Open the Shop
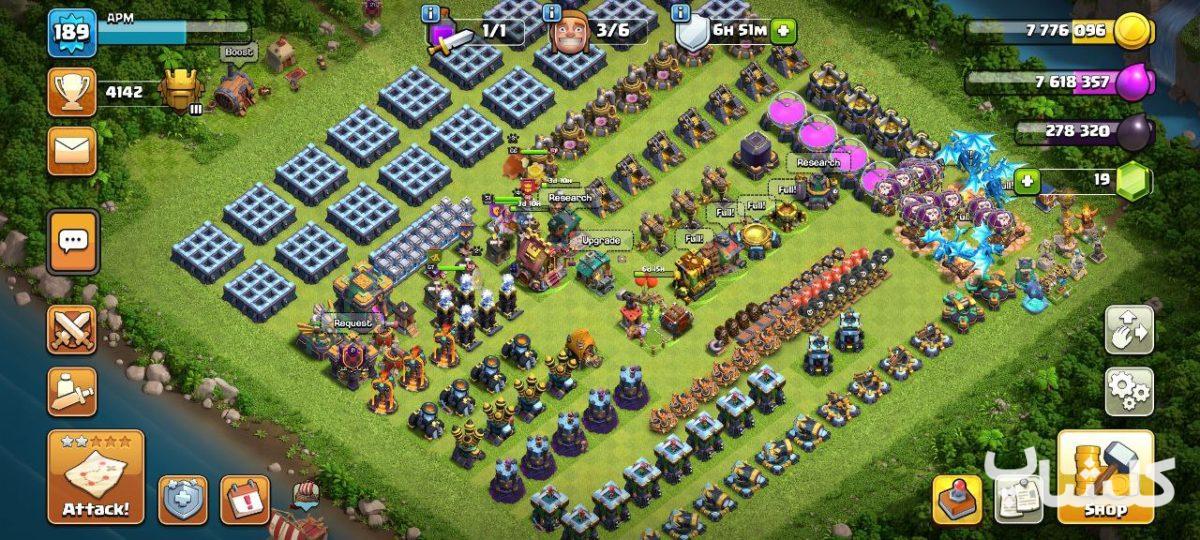The image size is (1200, 540). 1105,477
